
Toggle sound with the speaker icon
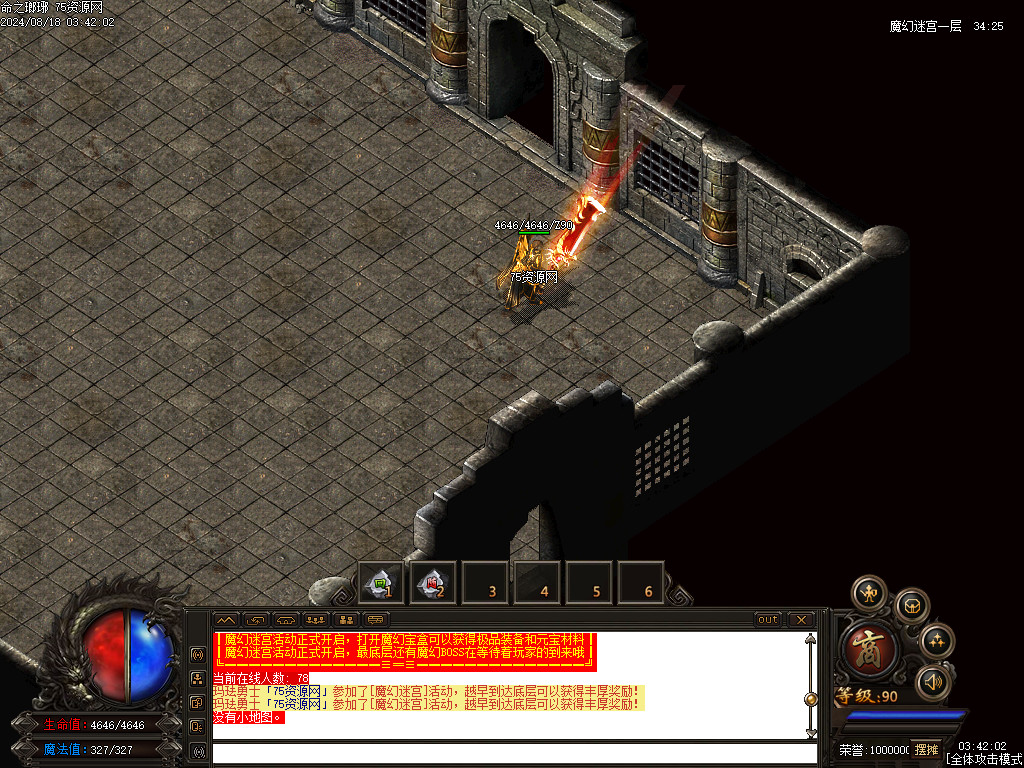(932, 682)
